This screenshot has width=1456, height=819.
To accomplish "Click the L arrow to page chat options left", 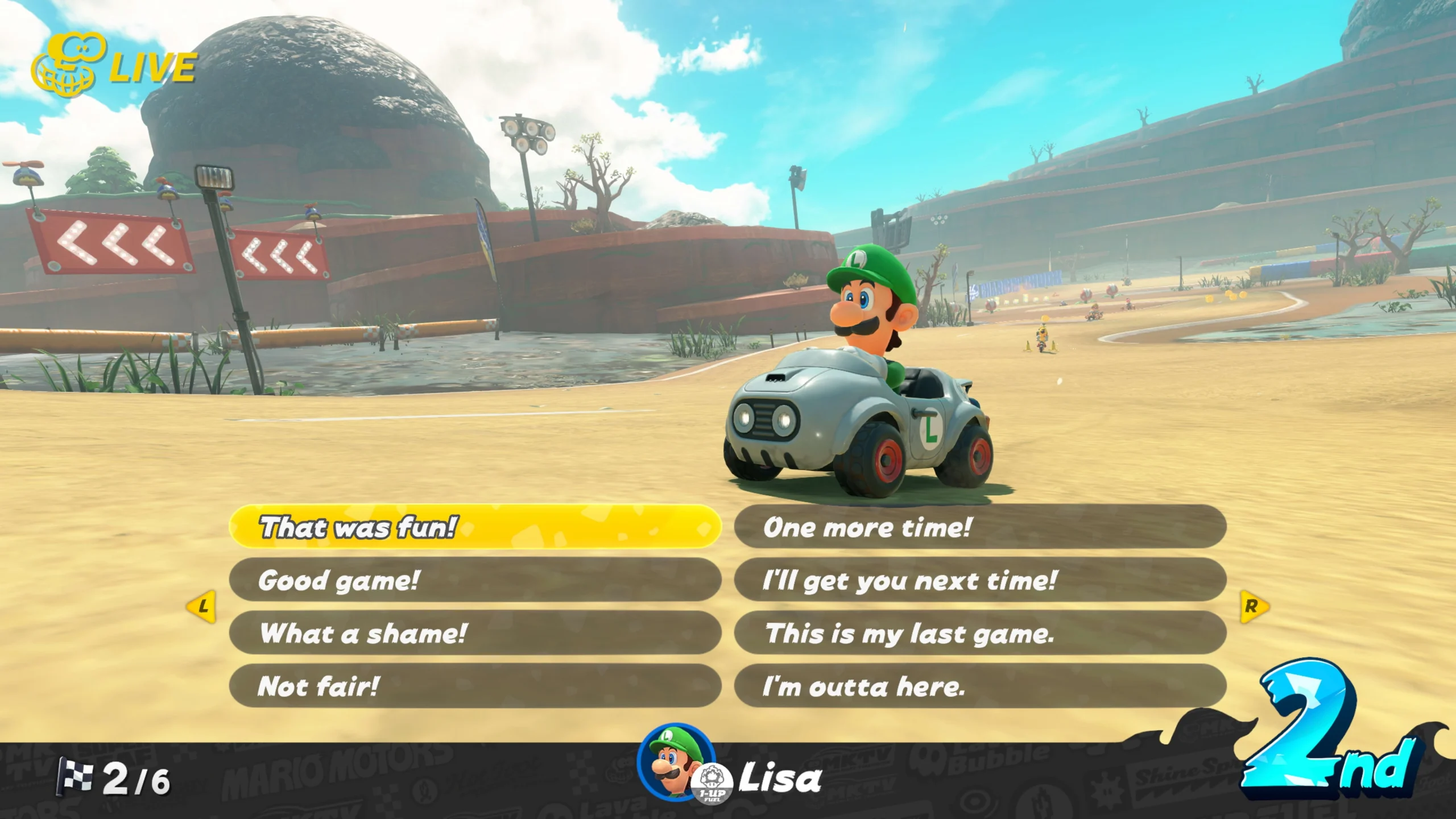I will tap(202, 607).
